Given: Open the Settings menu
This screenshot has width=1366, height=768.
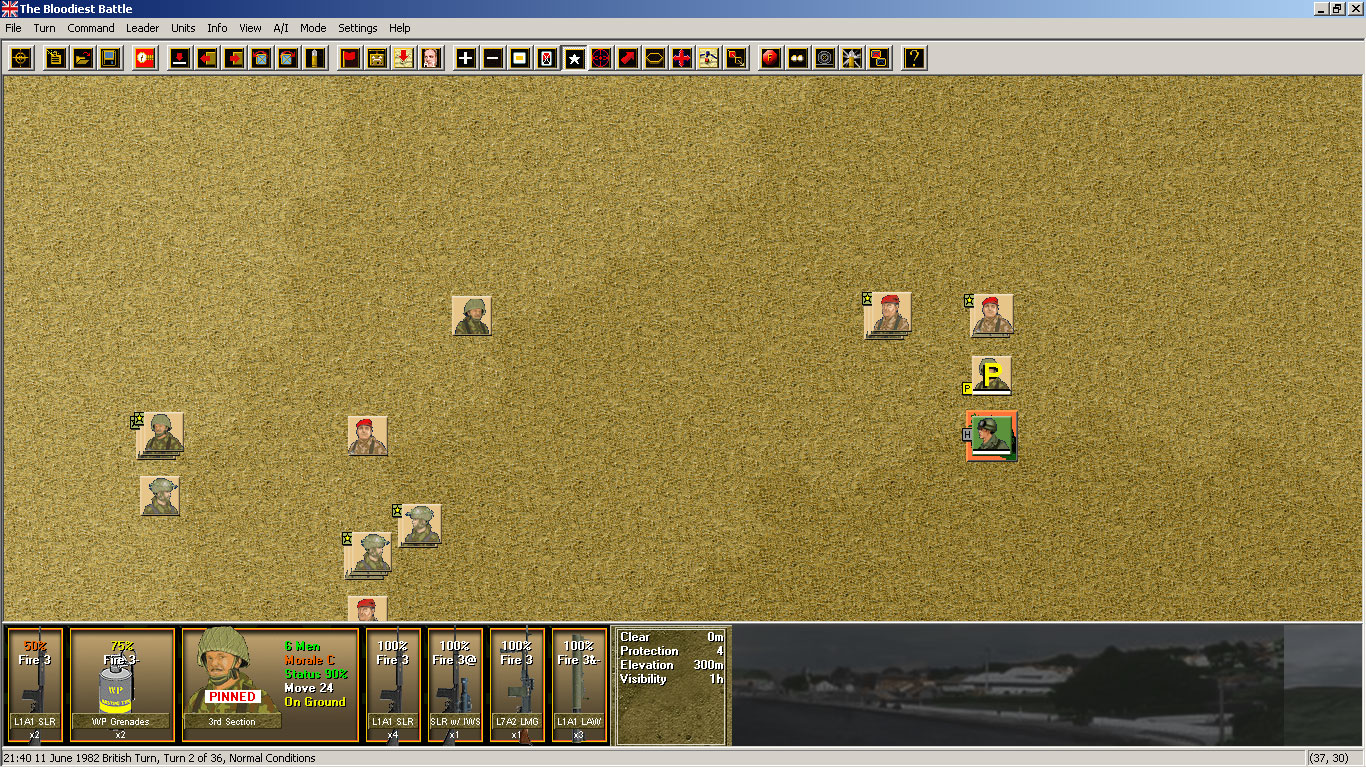Looking at the screenshot, I should 357,28.
